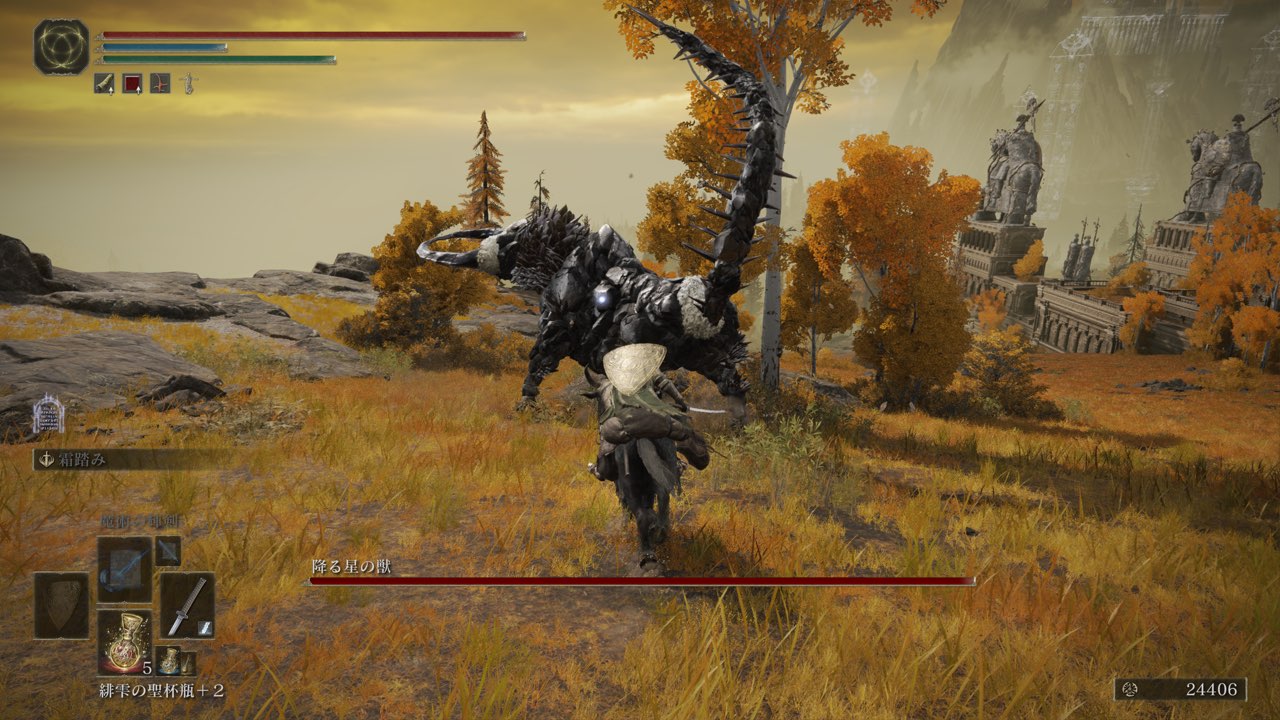Click the golden statue status icon

click(187, 84)
